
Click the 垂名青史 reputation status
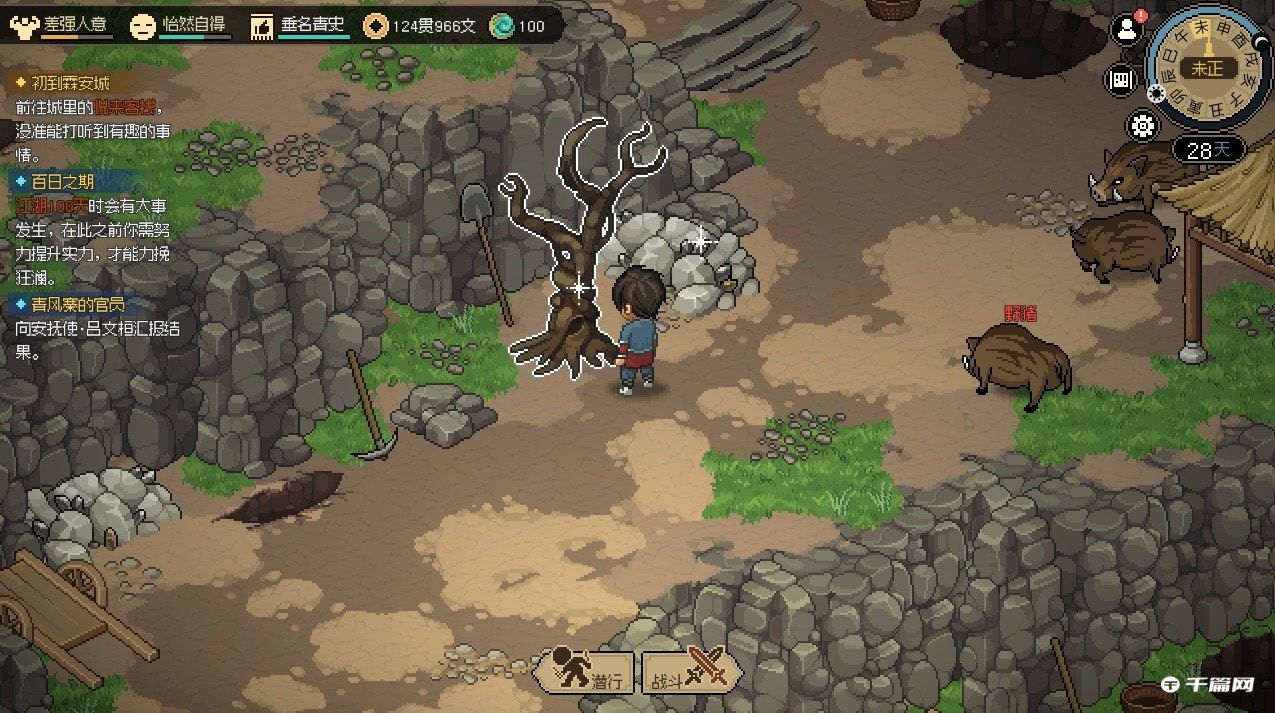(x=300, y=25)
